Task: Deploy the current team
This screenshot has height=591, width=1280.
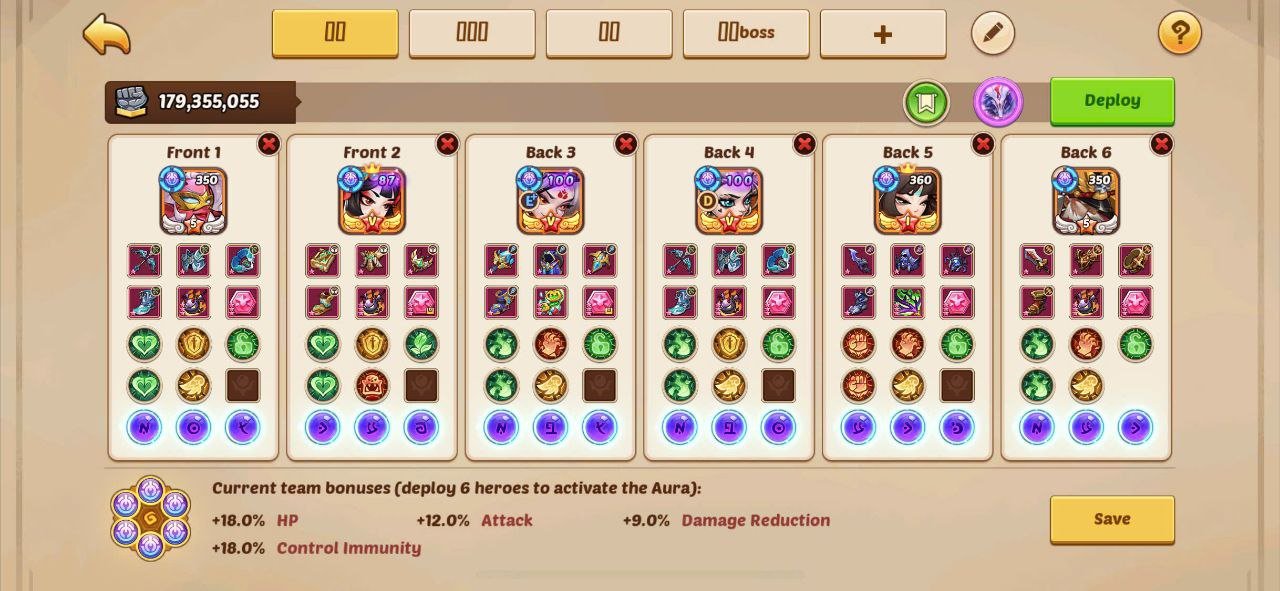Action: [x=1112, y=101]
